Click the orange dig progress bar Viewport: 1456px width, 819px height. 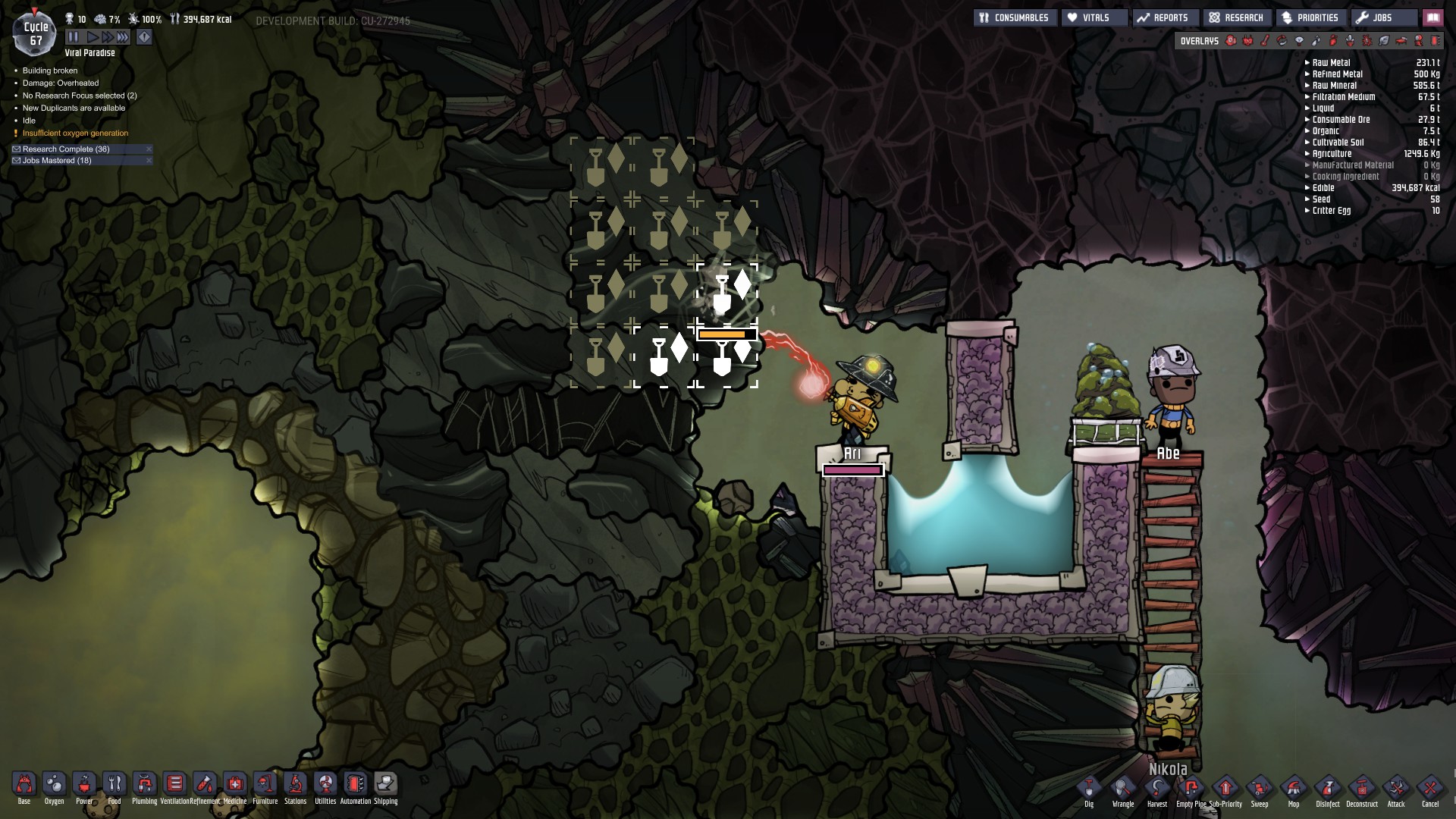click(x=726, y=334)
